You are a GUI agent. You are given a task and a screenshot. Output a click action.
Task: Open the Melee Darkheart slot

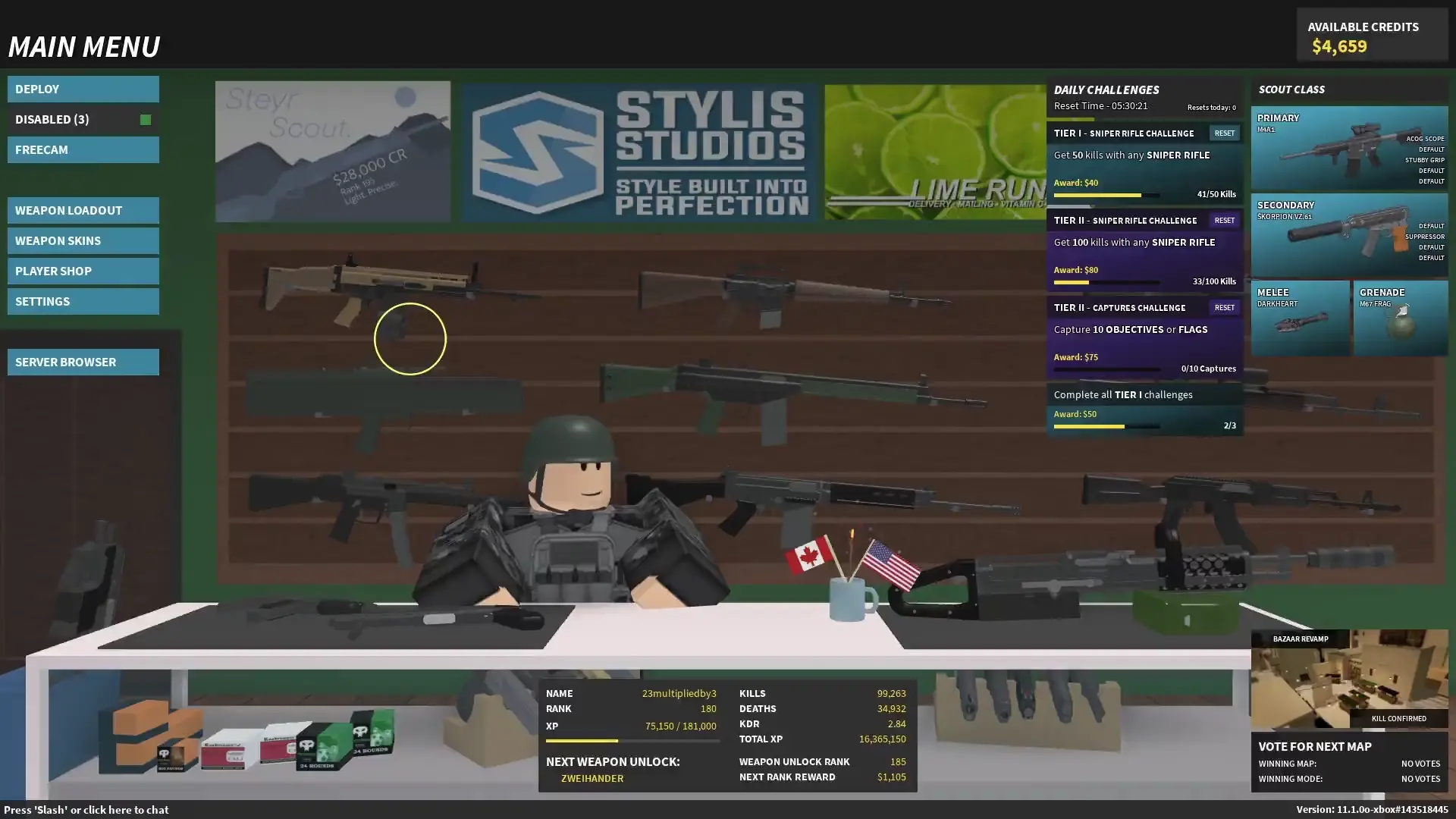1301,318
